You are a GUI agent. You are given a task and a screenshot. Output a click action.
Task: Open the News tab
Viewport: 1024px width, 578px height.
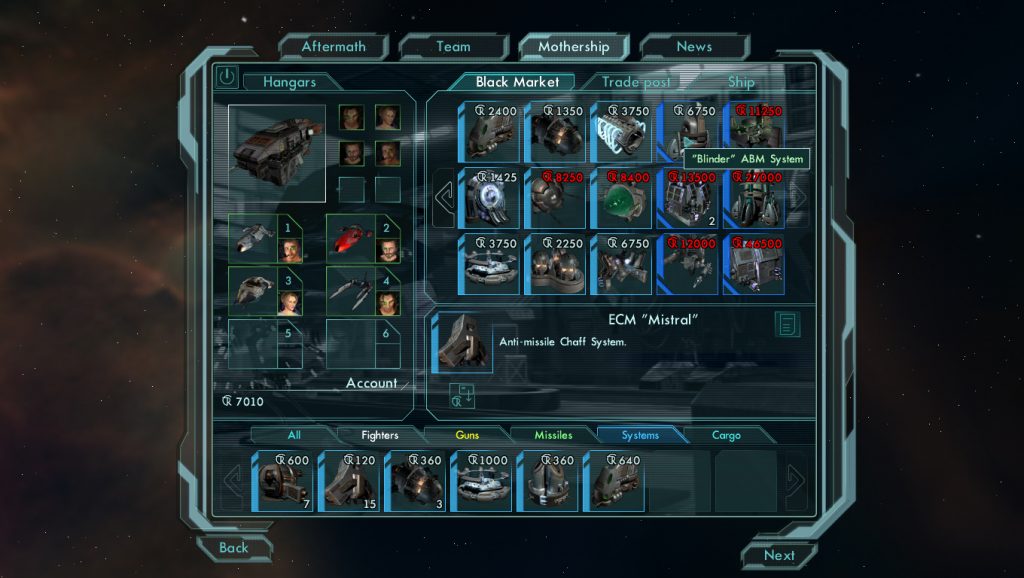(693, 46)
